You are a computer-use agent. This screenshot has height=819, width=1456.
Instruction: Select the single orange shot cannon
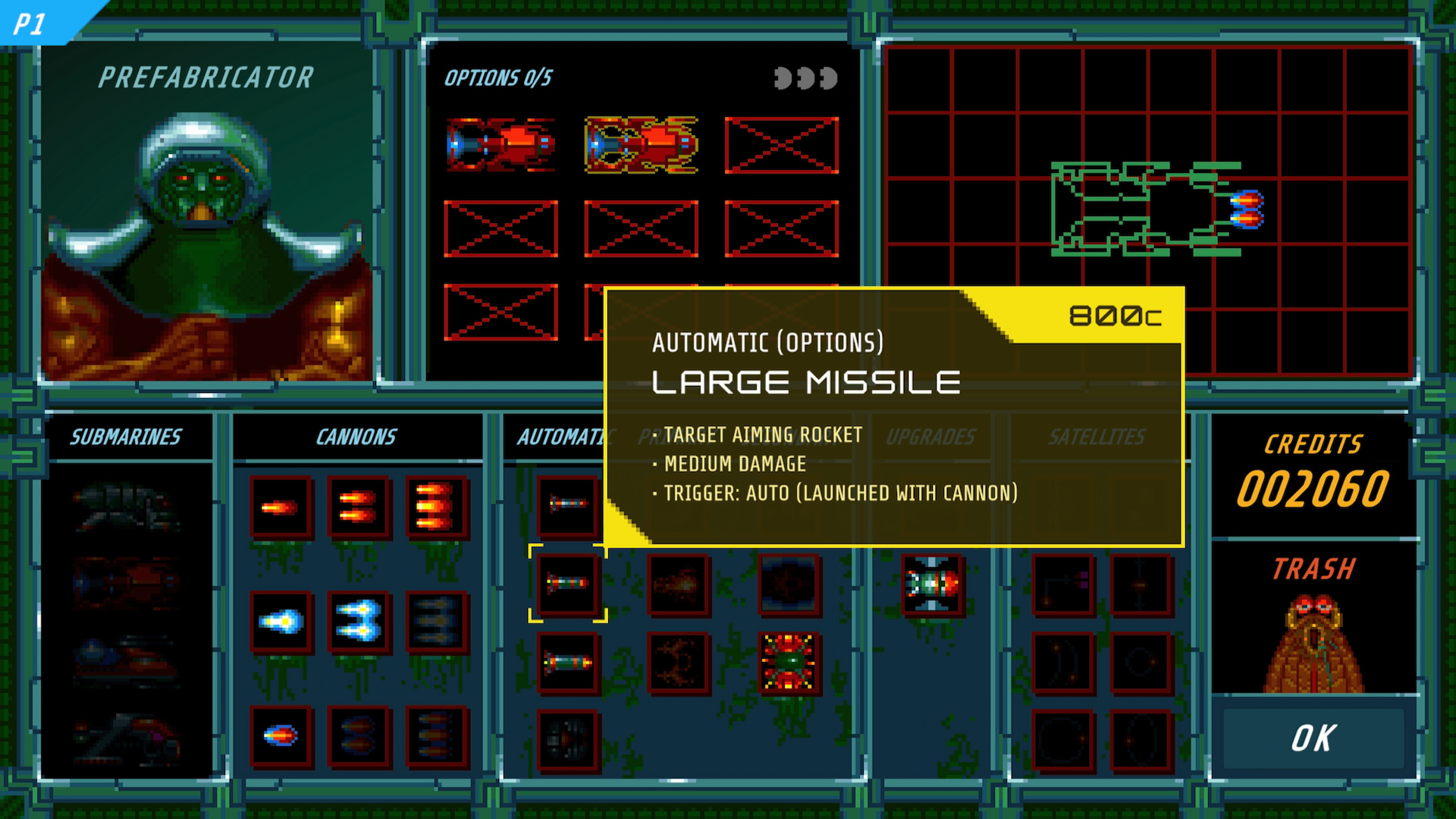(281, 507)
